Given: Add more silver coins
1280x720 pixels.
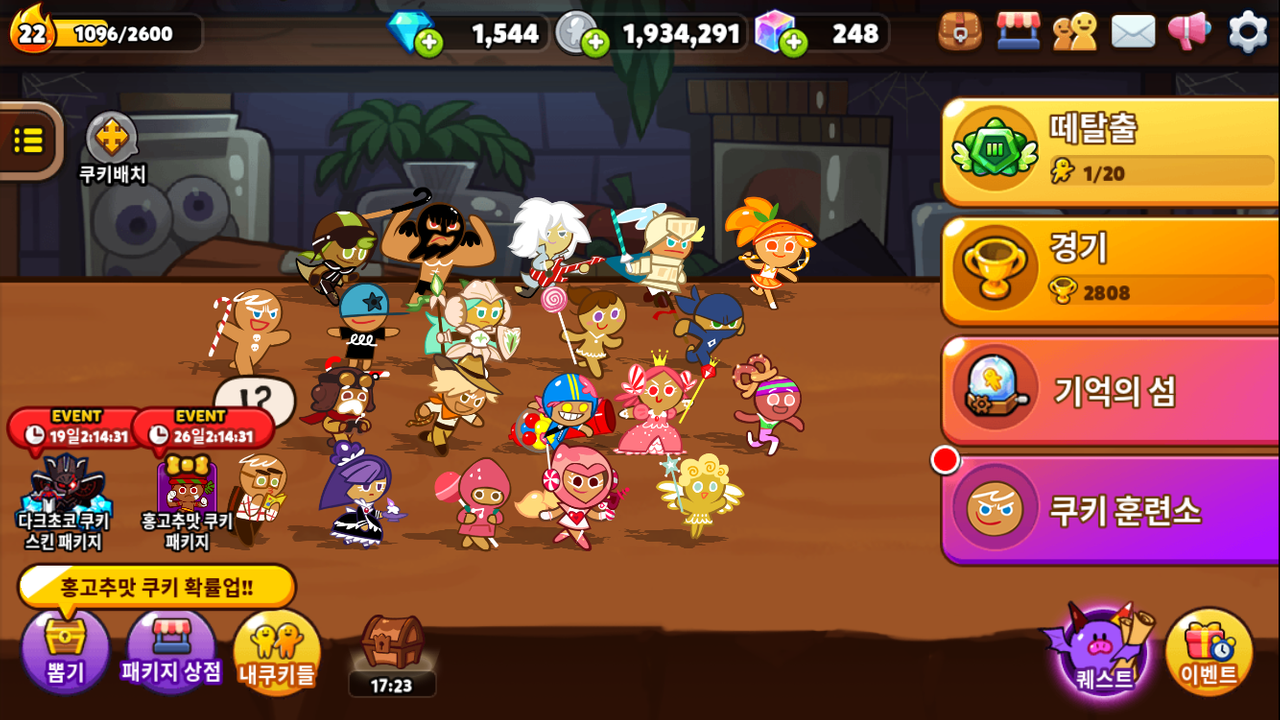Looking at the screenshot, I should [x=595, y=43].
